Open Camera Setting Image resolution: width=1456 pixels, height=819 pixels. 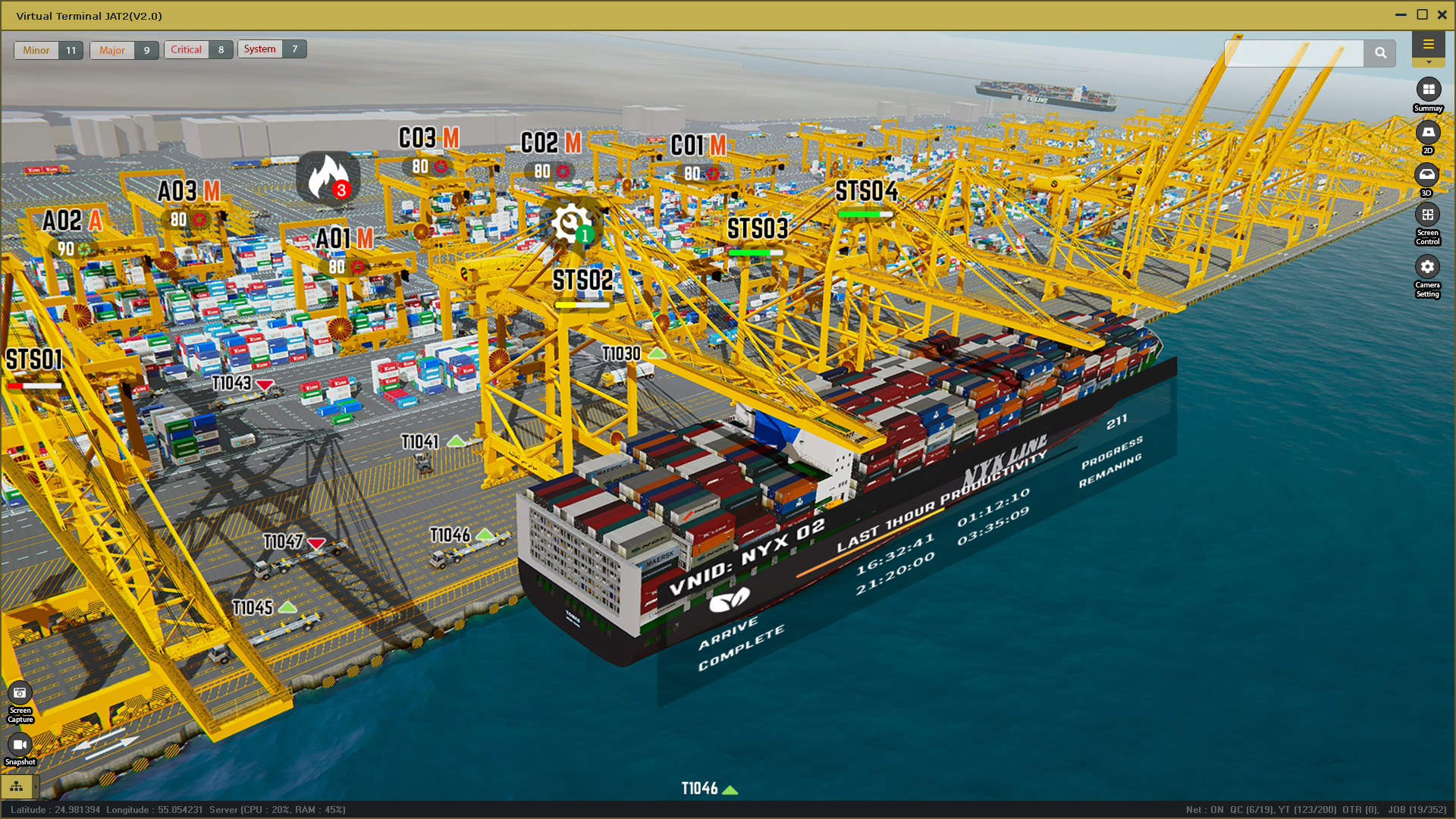point(1427,267)
